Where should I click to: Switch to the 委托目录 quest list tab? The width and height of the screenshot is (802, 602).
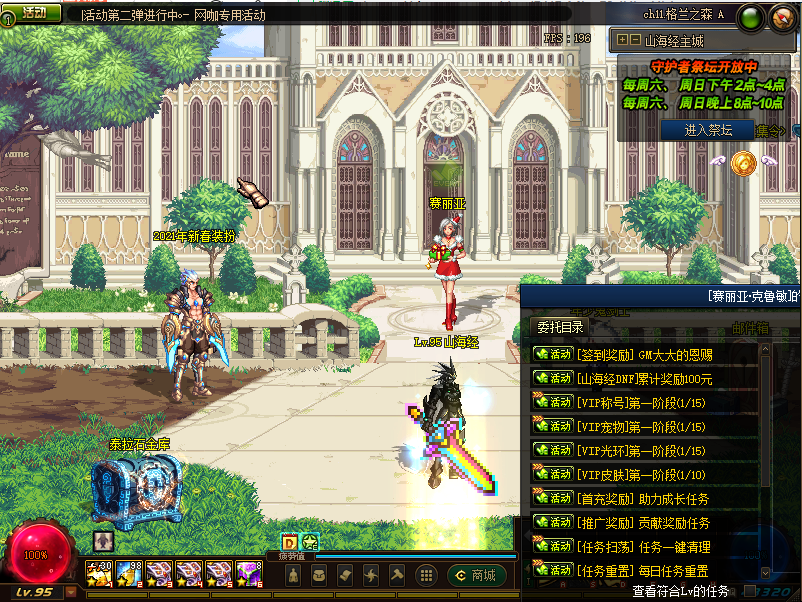pyautogui.click(x=561, y=327)
